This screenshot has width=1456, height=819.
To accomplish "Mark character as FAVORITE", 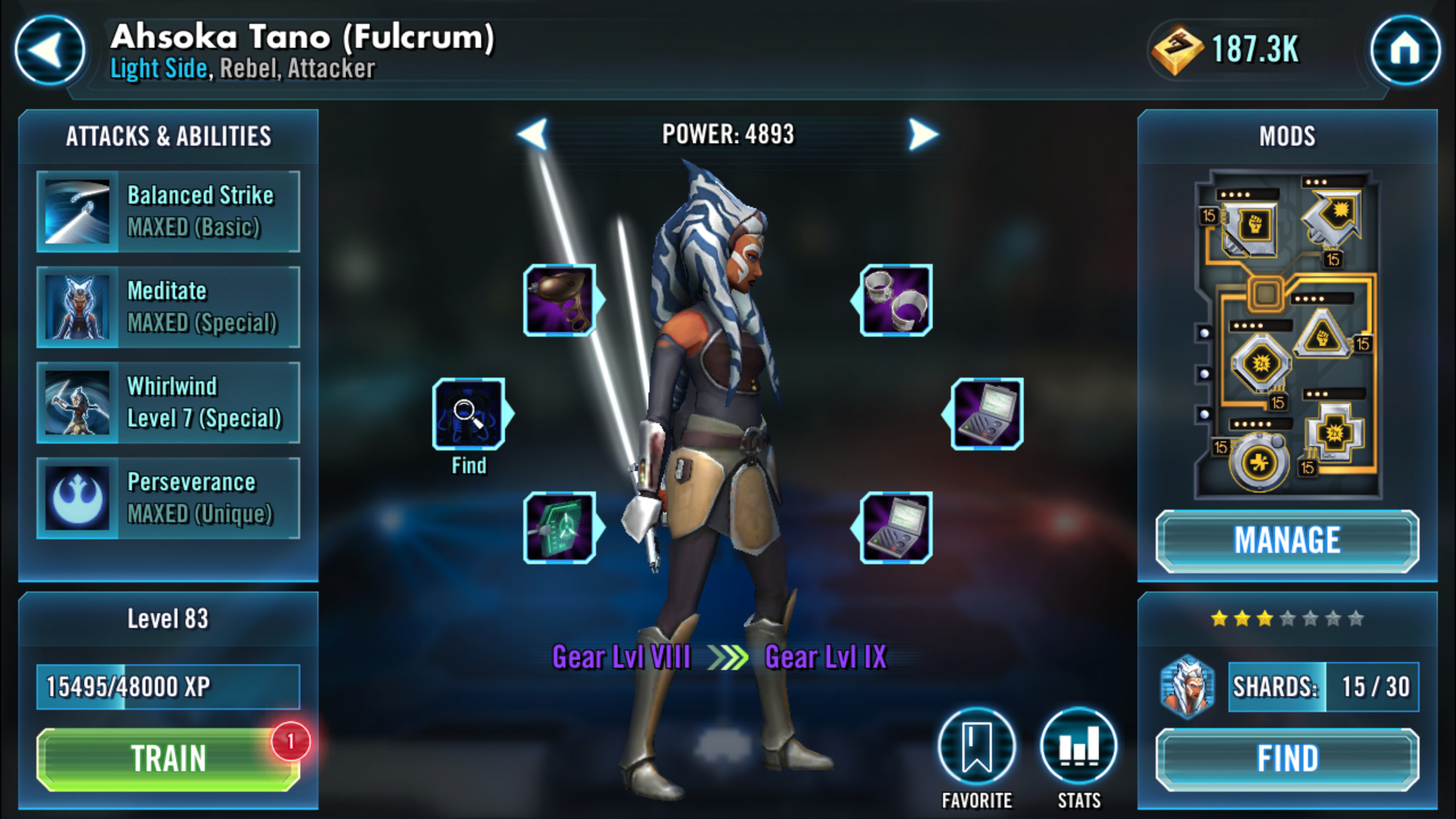I will pyautogui.click(x=977, y=746).
